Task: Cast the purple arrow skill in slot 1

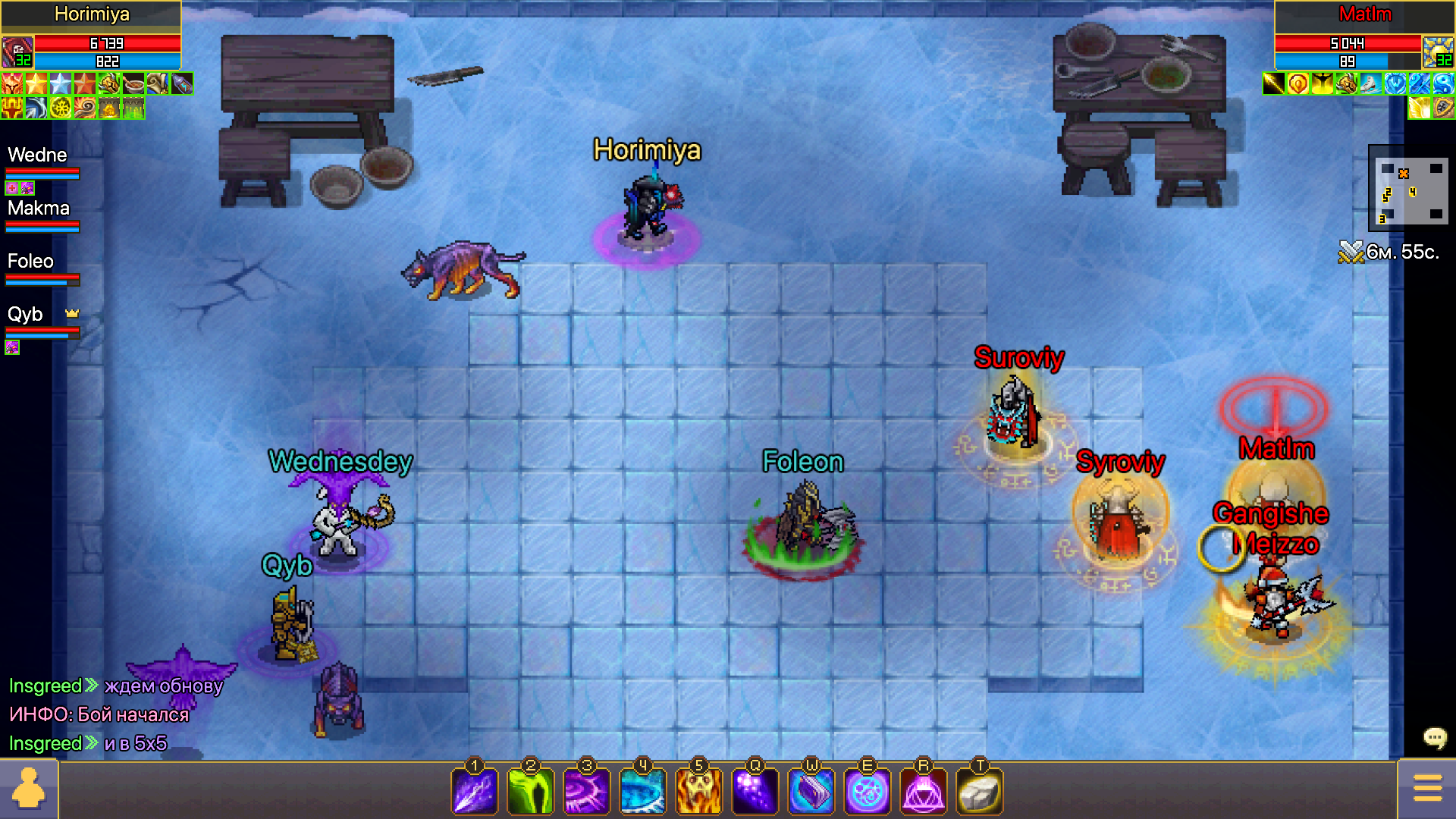Action: pos(475,791)
